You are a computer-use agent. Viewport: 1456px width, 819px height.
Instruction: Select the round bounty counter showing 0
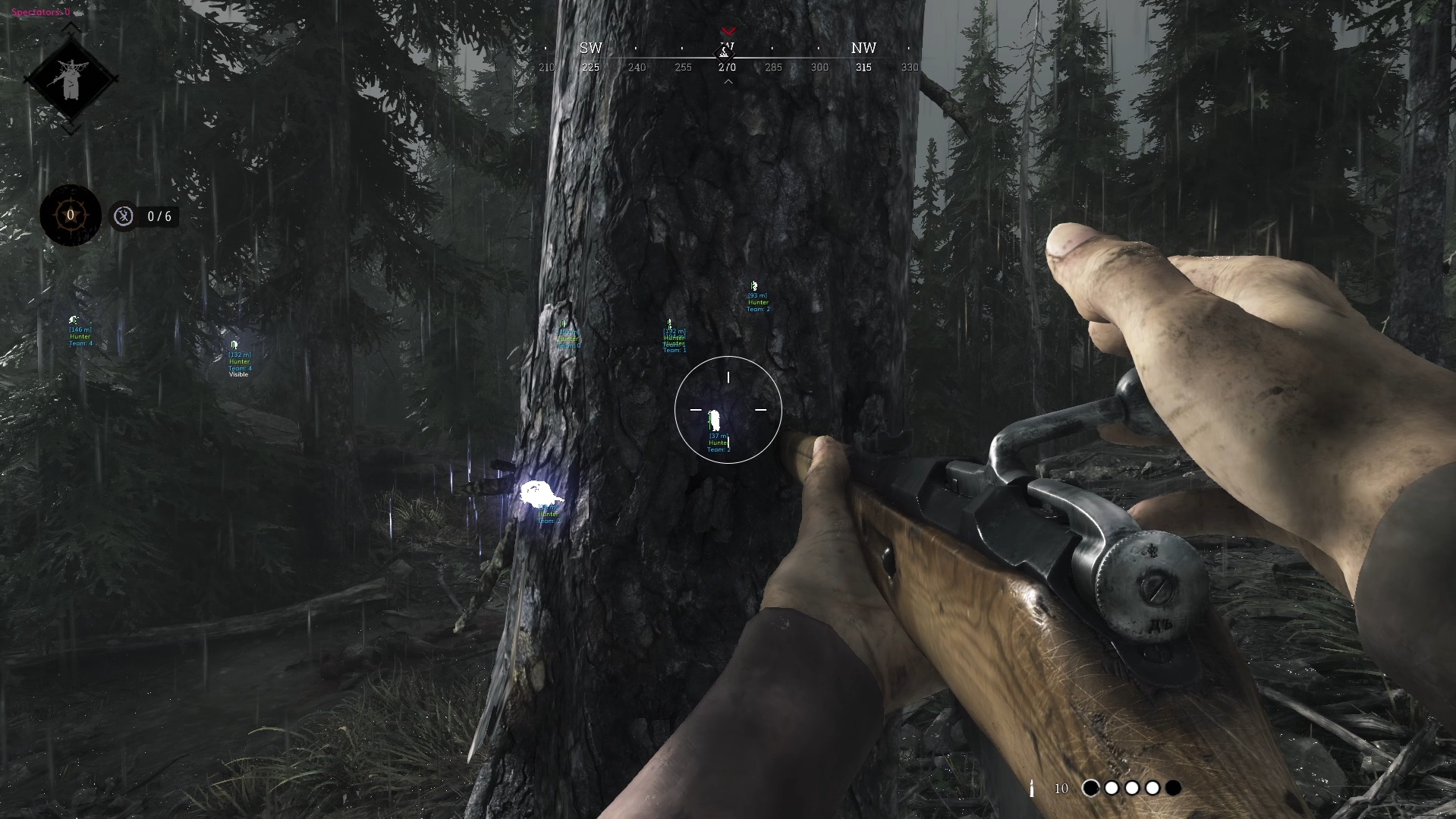coord(71,216)
